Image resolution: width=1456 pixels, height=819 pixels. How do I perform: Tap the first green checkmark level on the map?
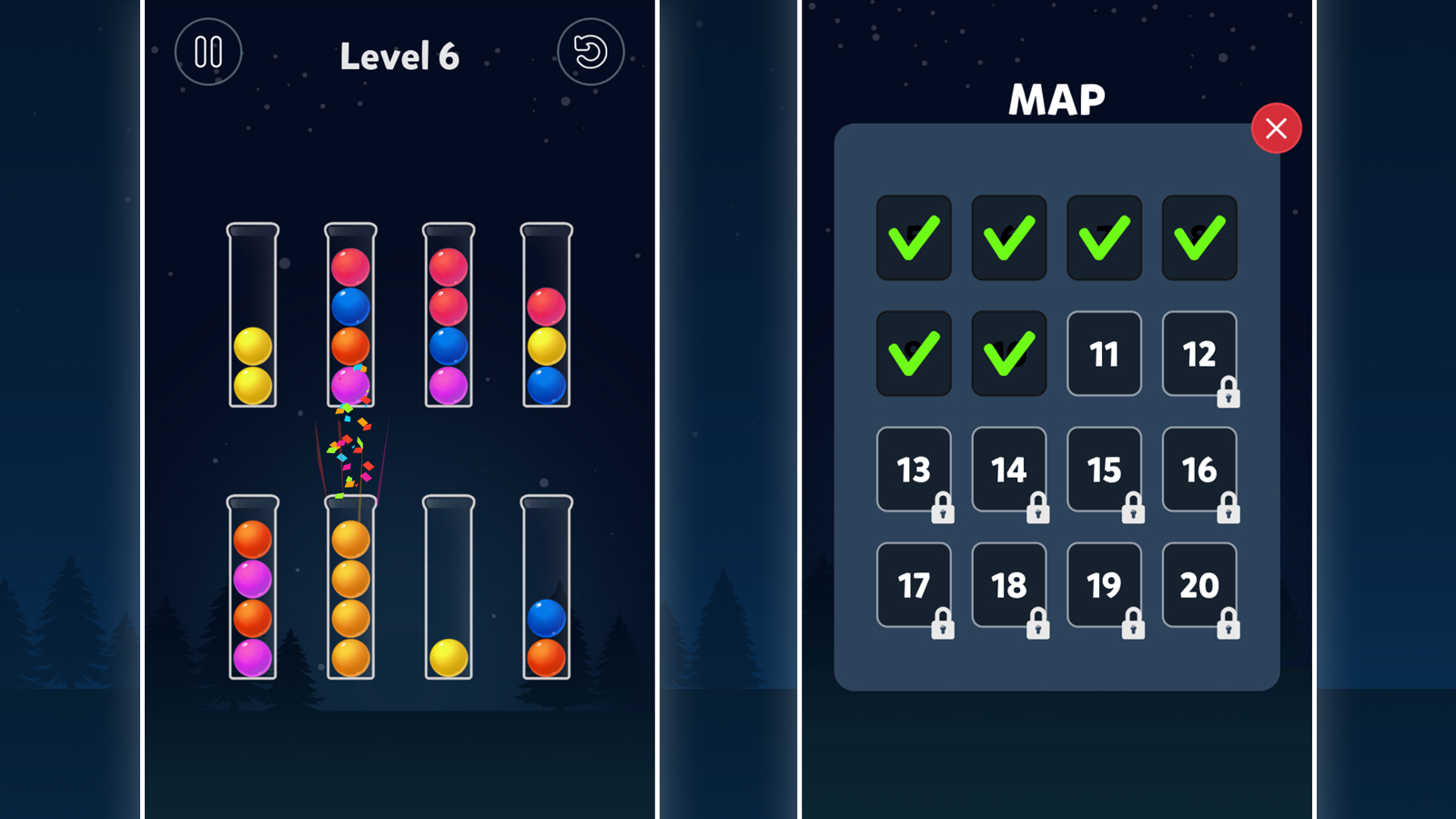[914, 238]
